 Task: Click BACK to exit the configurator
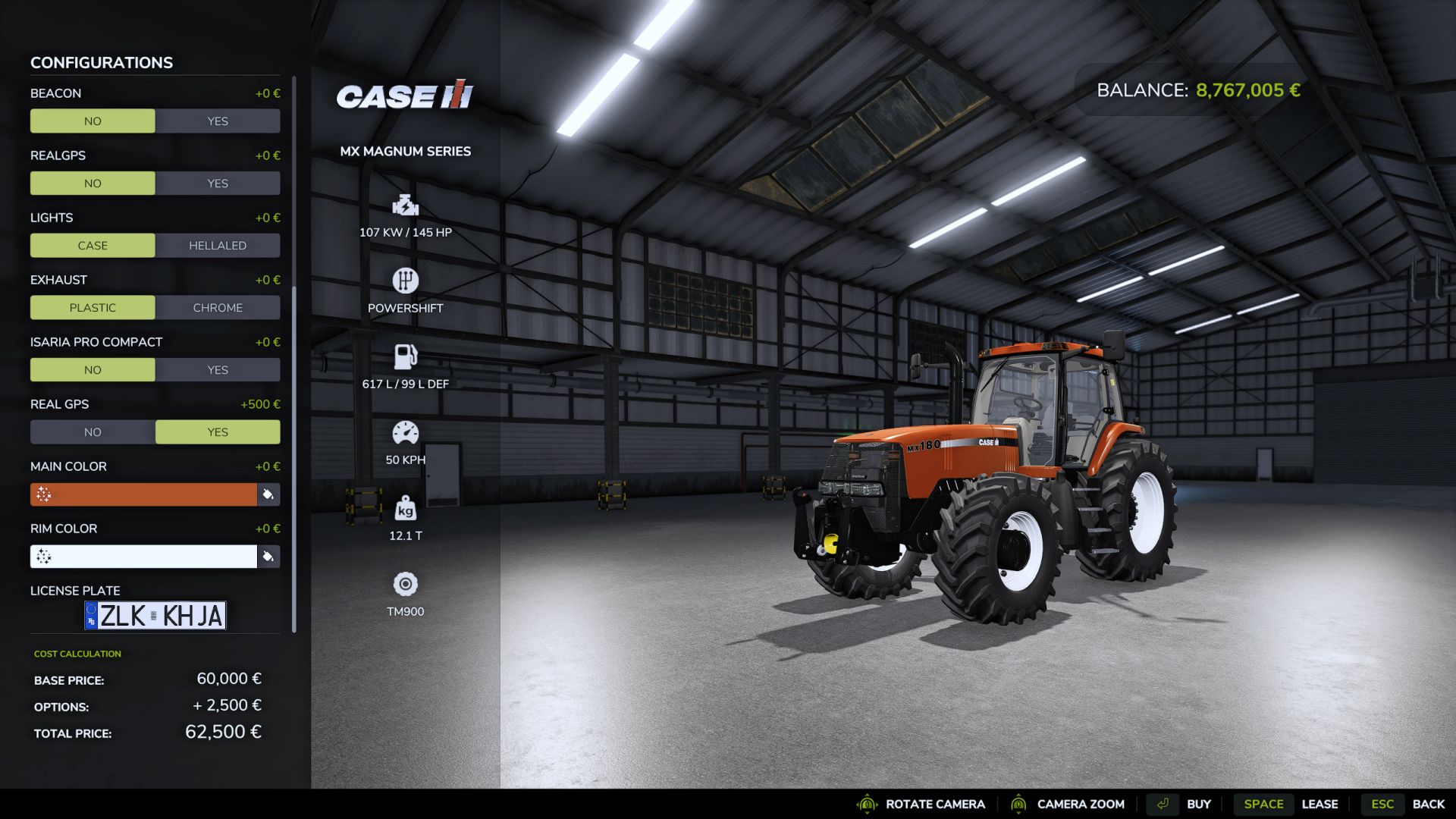[x=1429, y=804]
